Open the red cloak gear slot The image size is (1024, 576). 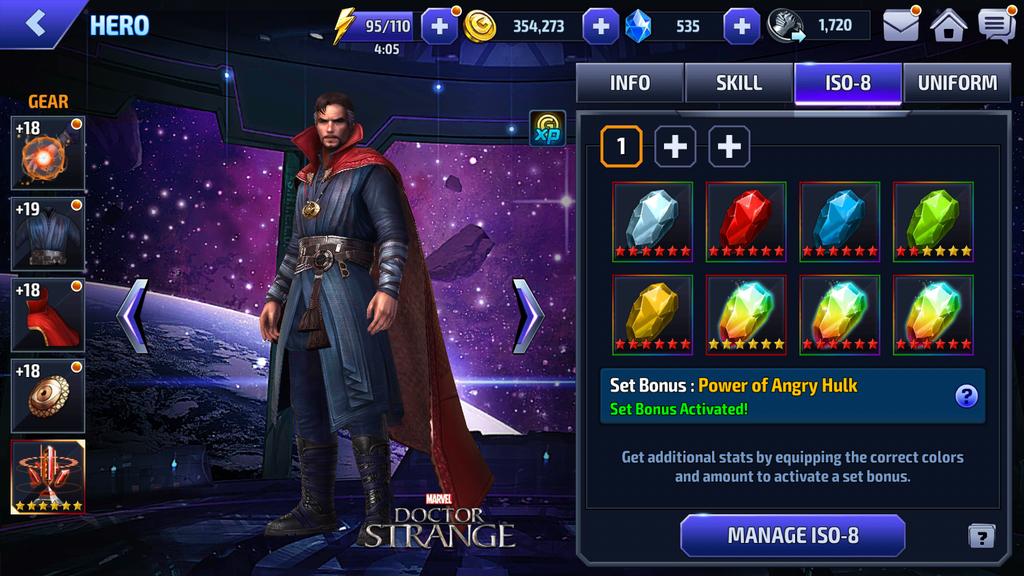coord(47,315)
